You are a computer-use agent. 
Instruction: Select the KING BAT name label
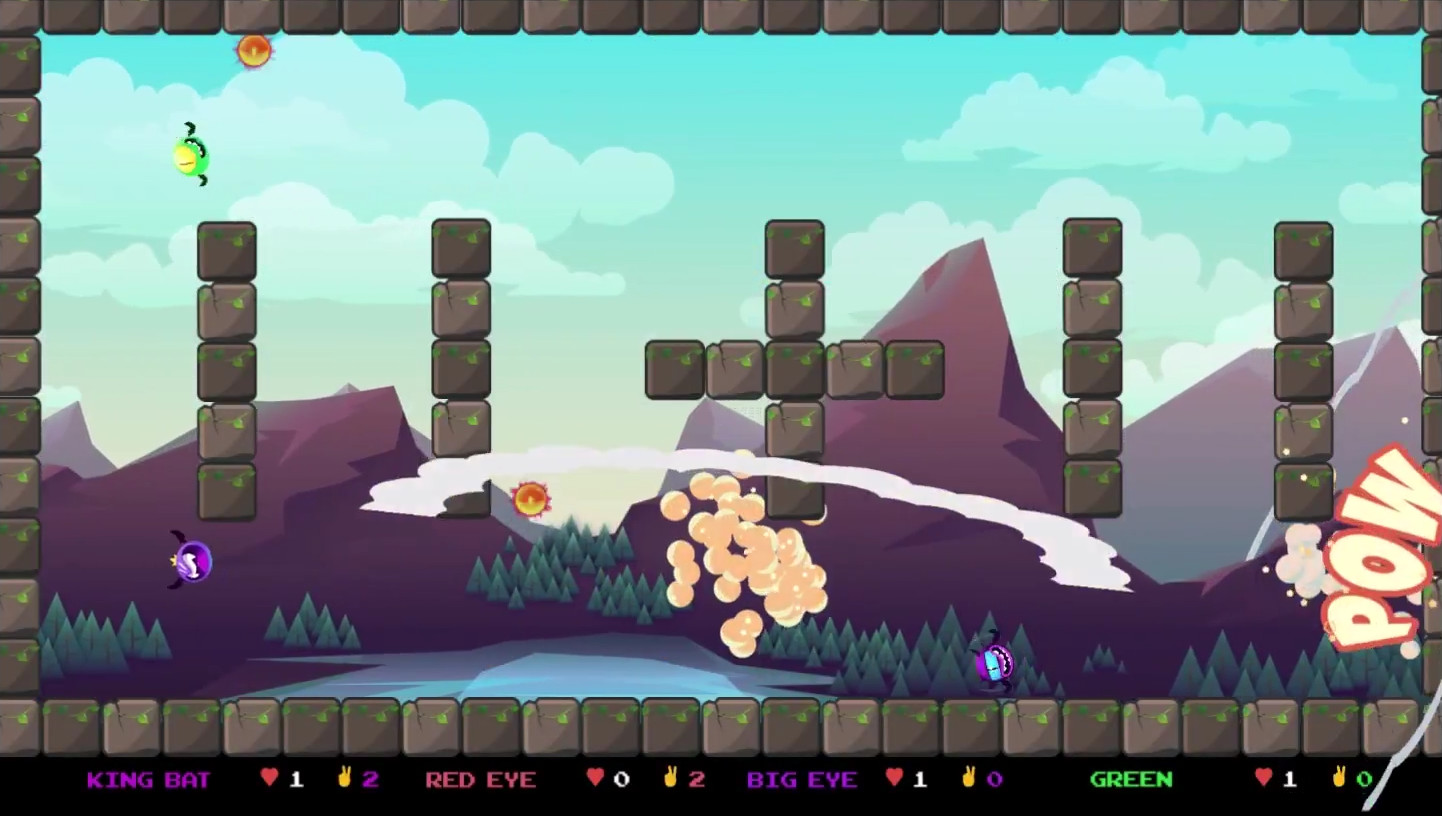150,780
